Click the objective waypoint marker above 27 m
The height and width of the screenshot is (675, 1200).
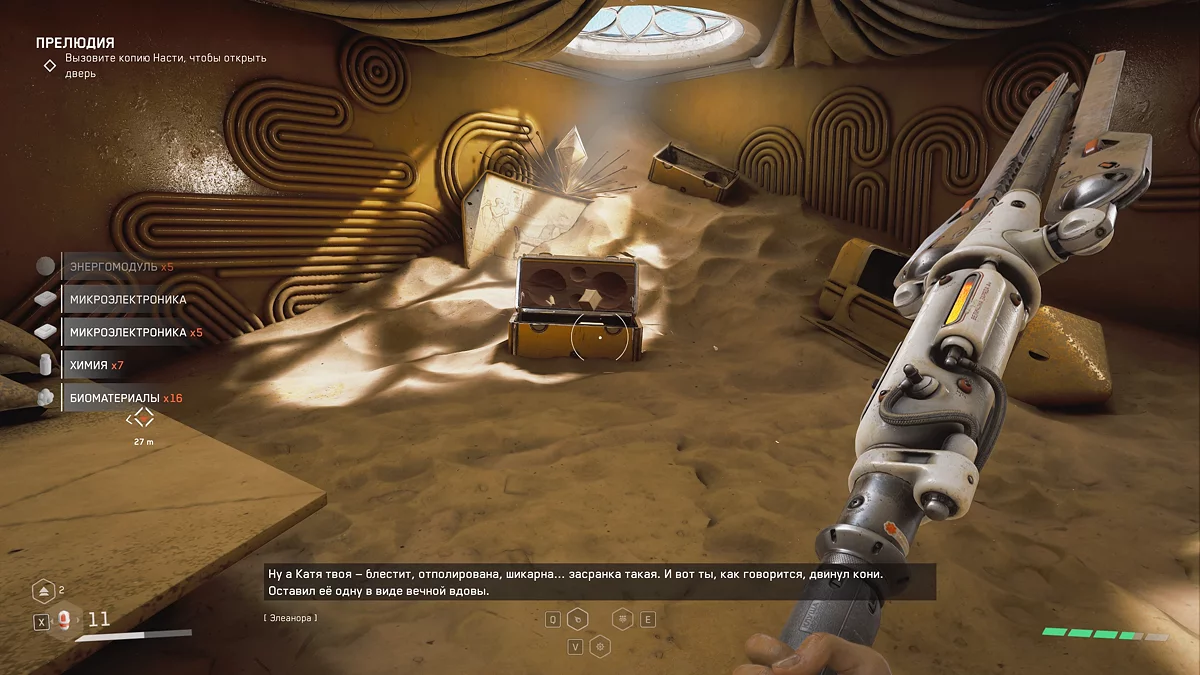pos(144,417)
